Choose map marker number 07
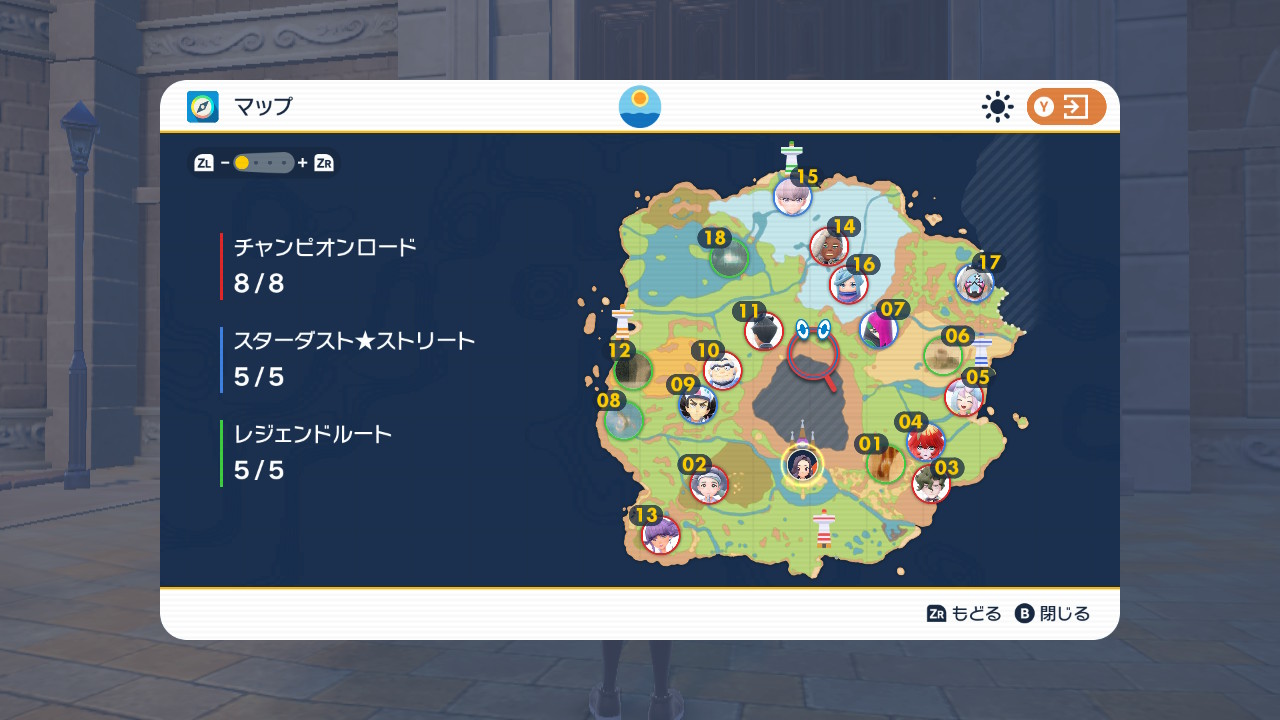 pos(878,329)
